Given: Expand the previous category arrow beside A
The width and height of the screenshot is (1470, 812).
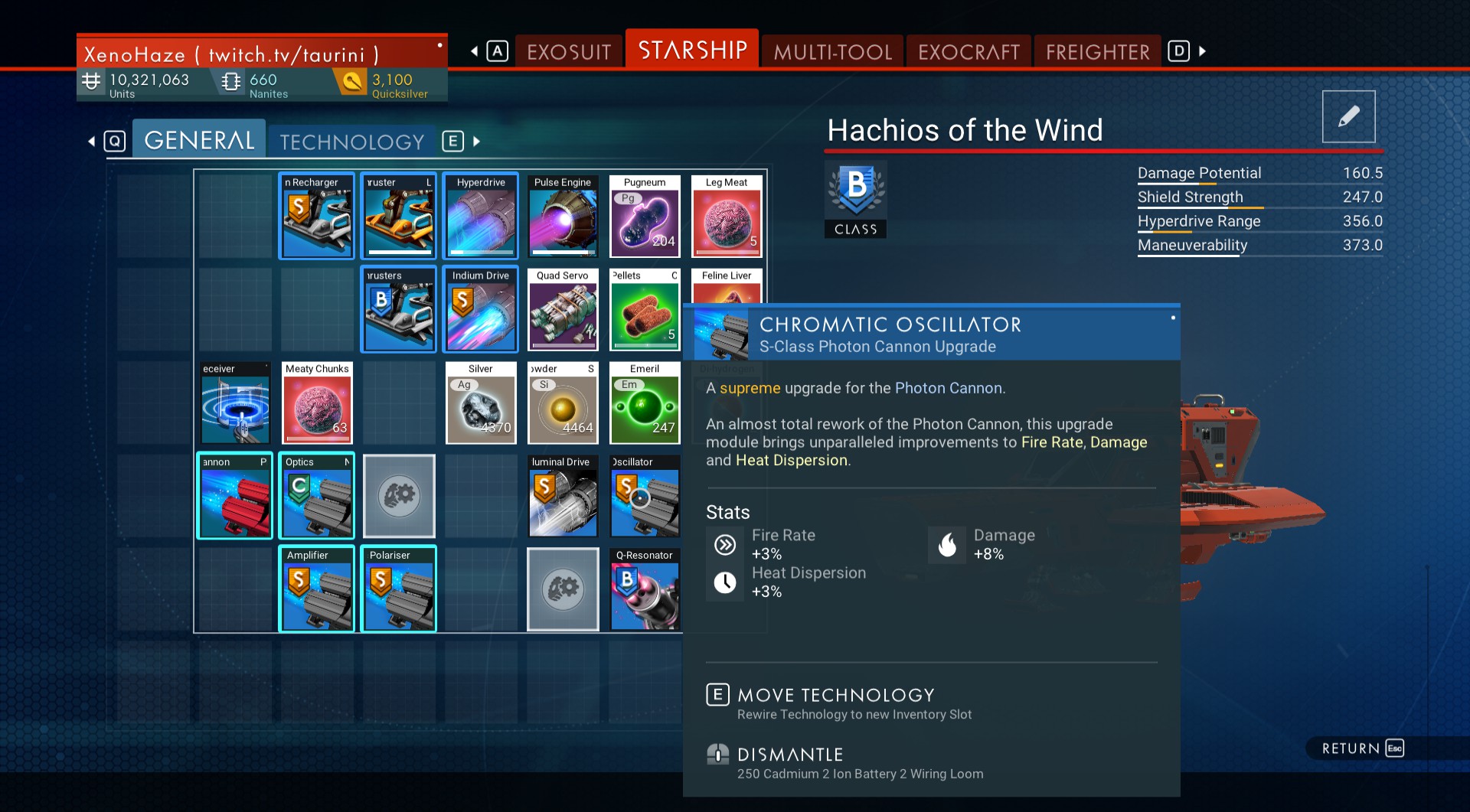Looking at the screenshot, I should [x=474, y=51].
